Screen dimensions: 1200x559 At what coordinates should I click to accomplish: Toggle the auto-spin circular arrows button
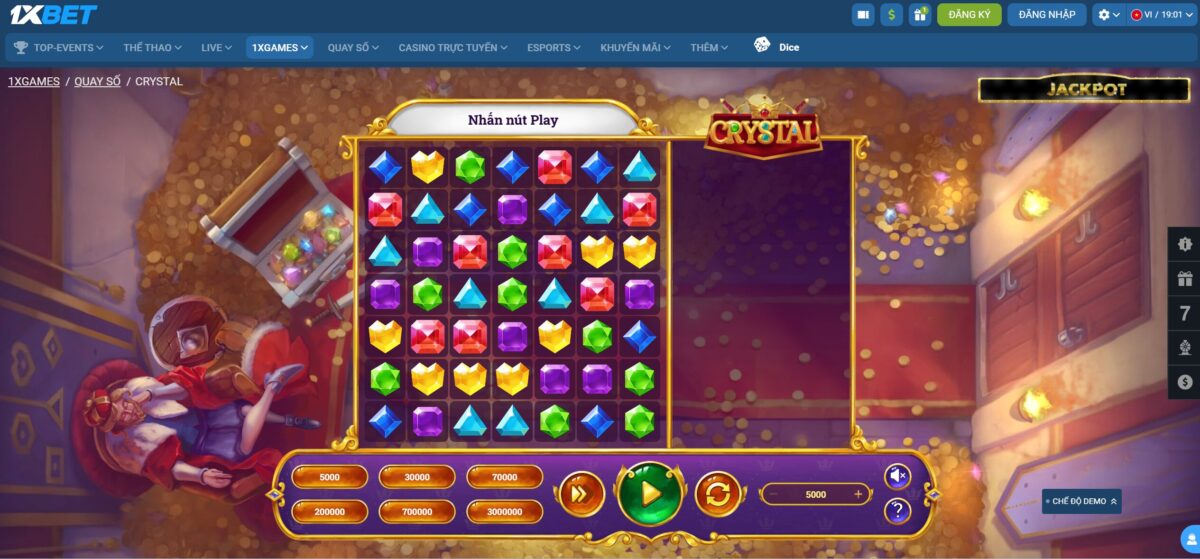click(x=719, y=494)
